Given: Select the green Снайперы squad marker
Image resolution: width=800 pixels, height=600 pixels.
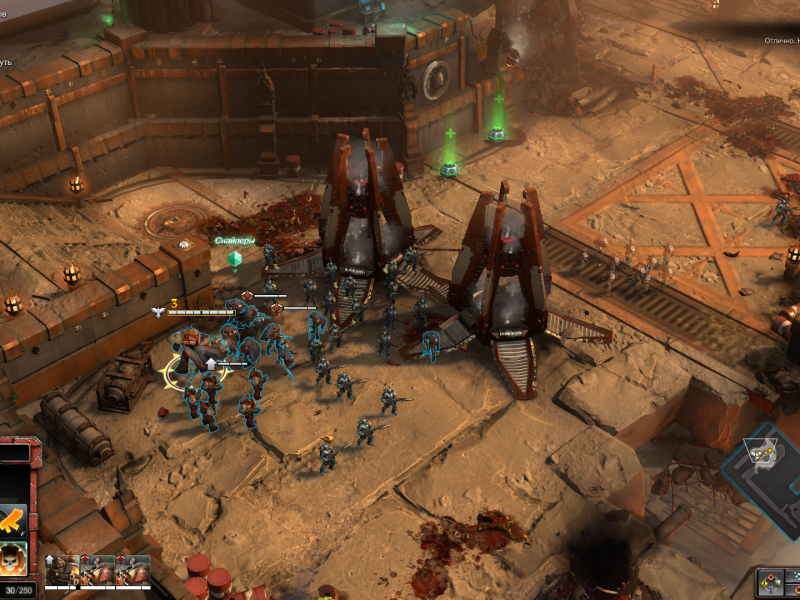Looking at the screenshot, I should click(235, 259).
